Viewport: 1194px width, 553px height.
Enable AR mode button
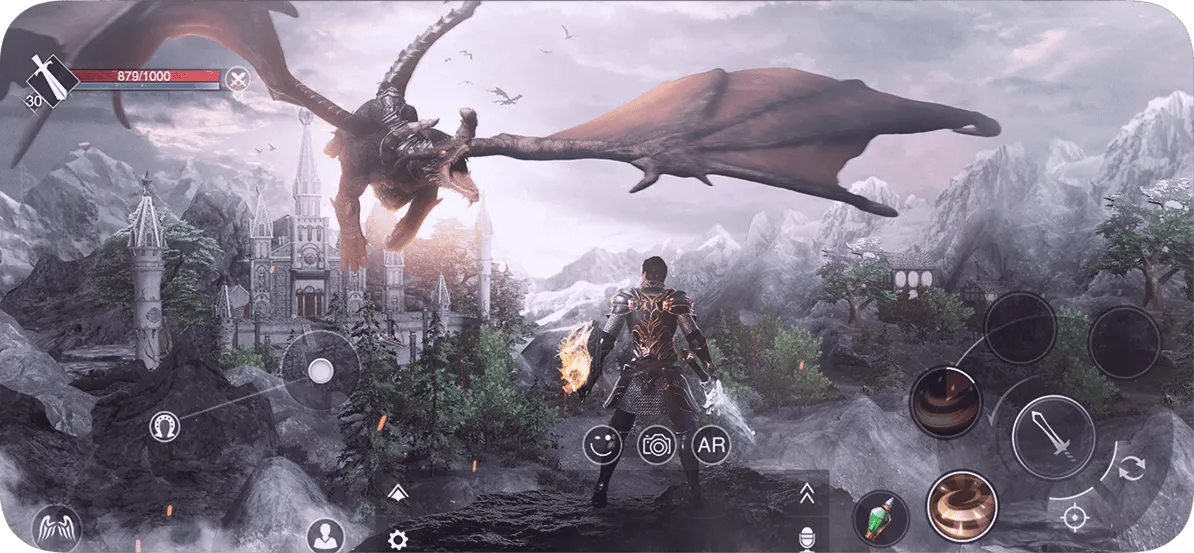(x=710, y=445)
